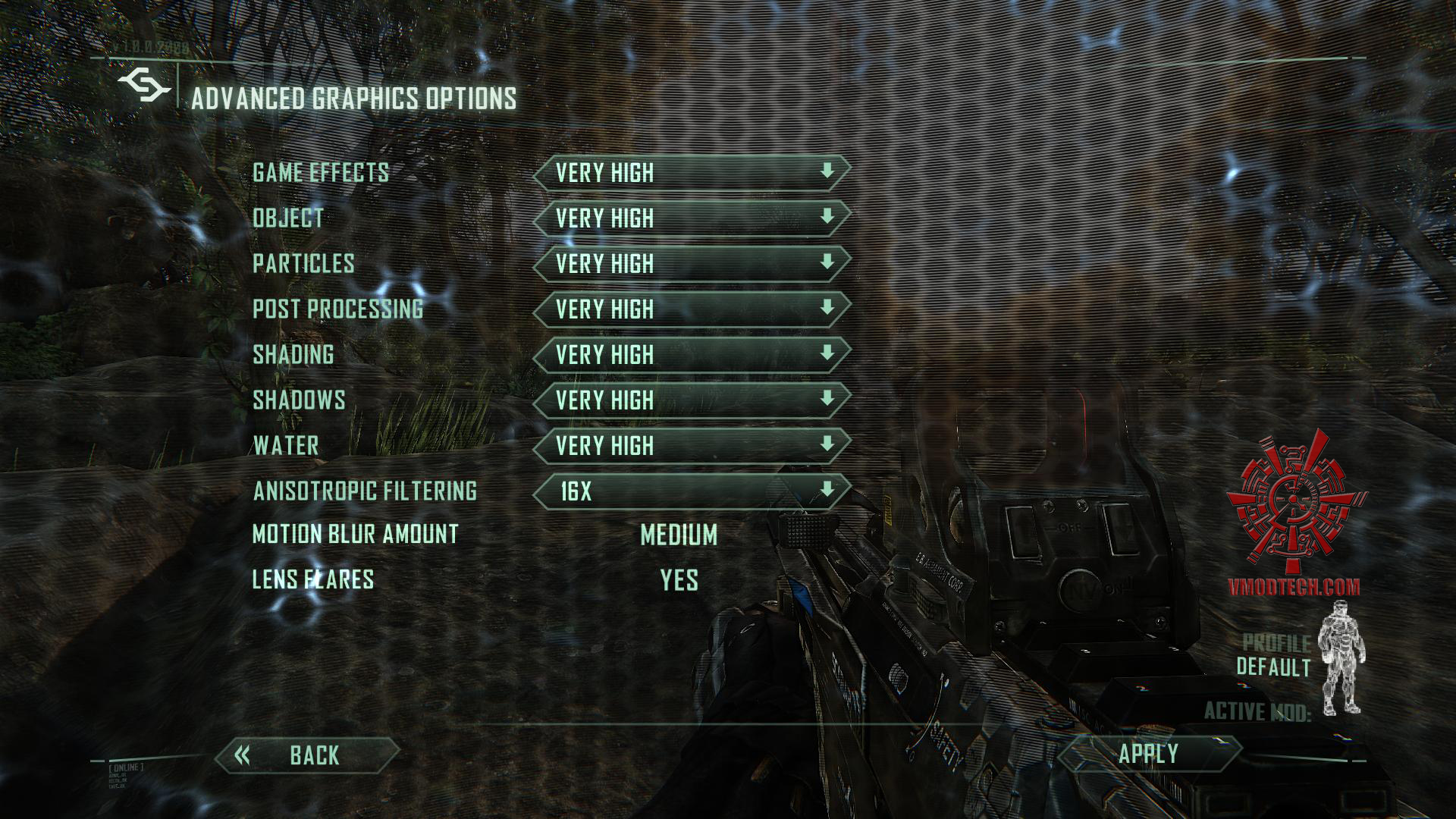
Task: Open the Anisotropic Filtering 16X dropdown
Action: tap(691, 491)
